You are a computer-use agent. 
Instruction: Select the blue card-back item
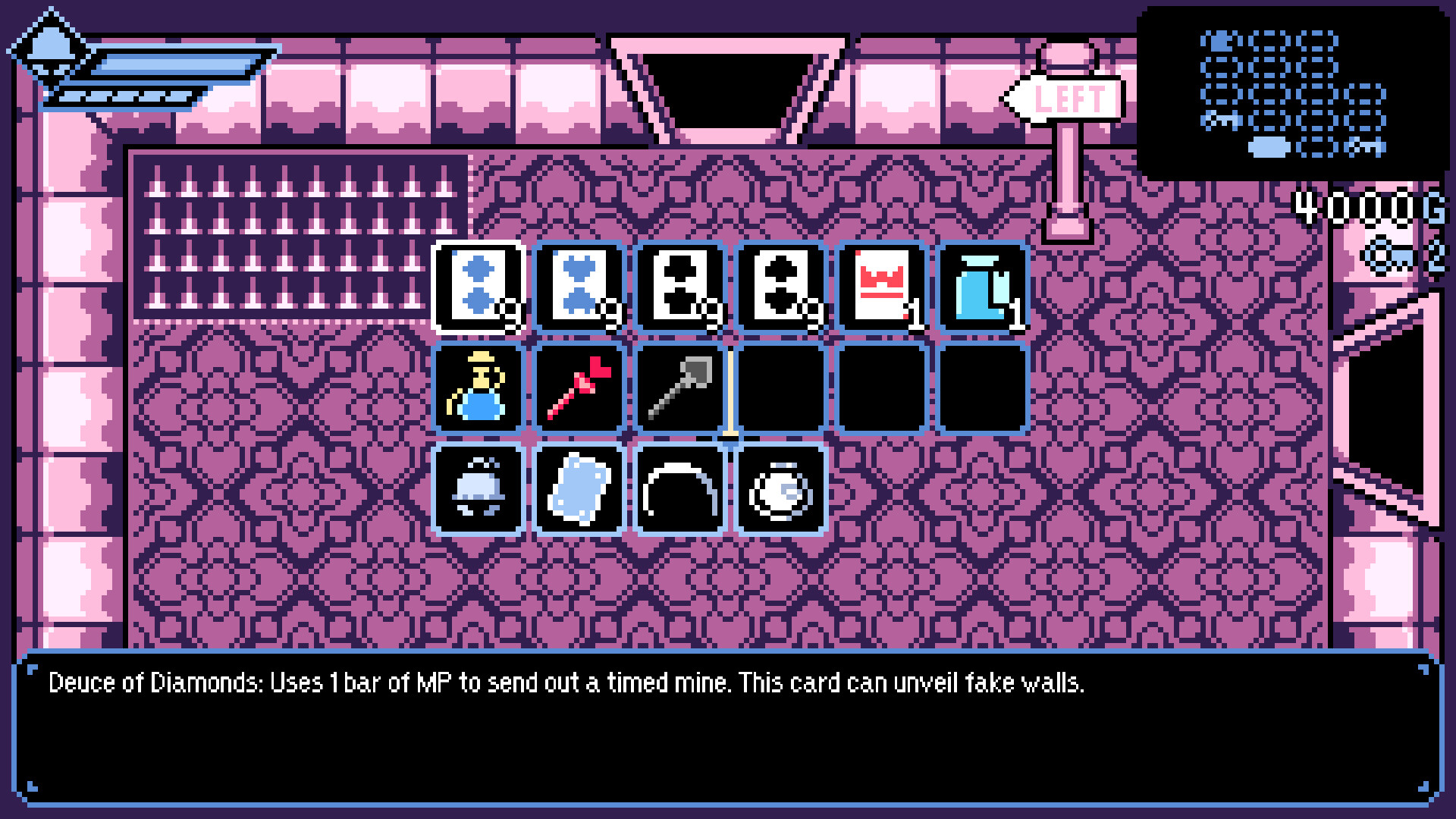click(578, 489)
